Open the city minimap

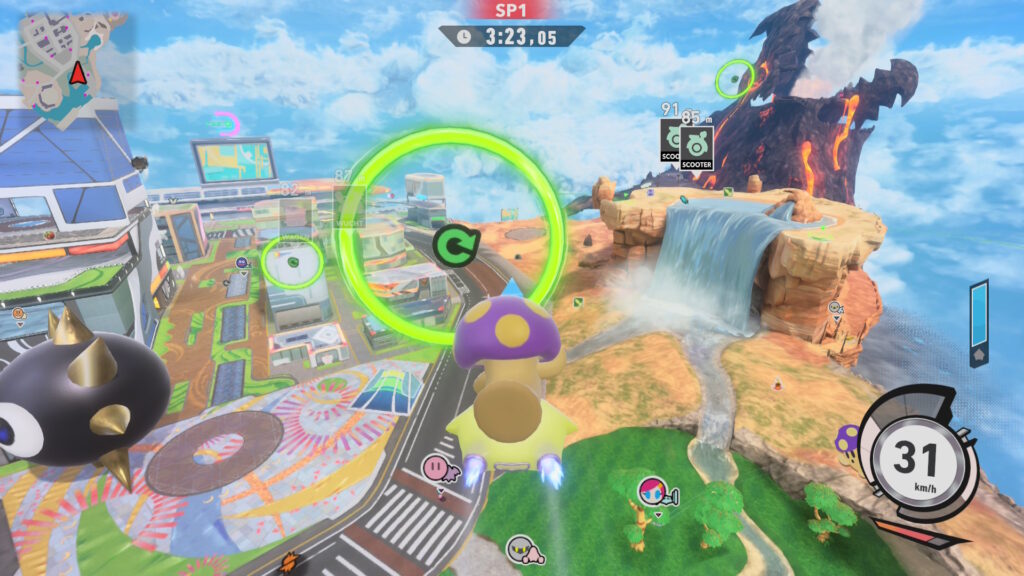tap(72, 68)
